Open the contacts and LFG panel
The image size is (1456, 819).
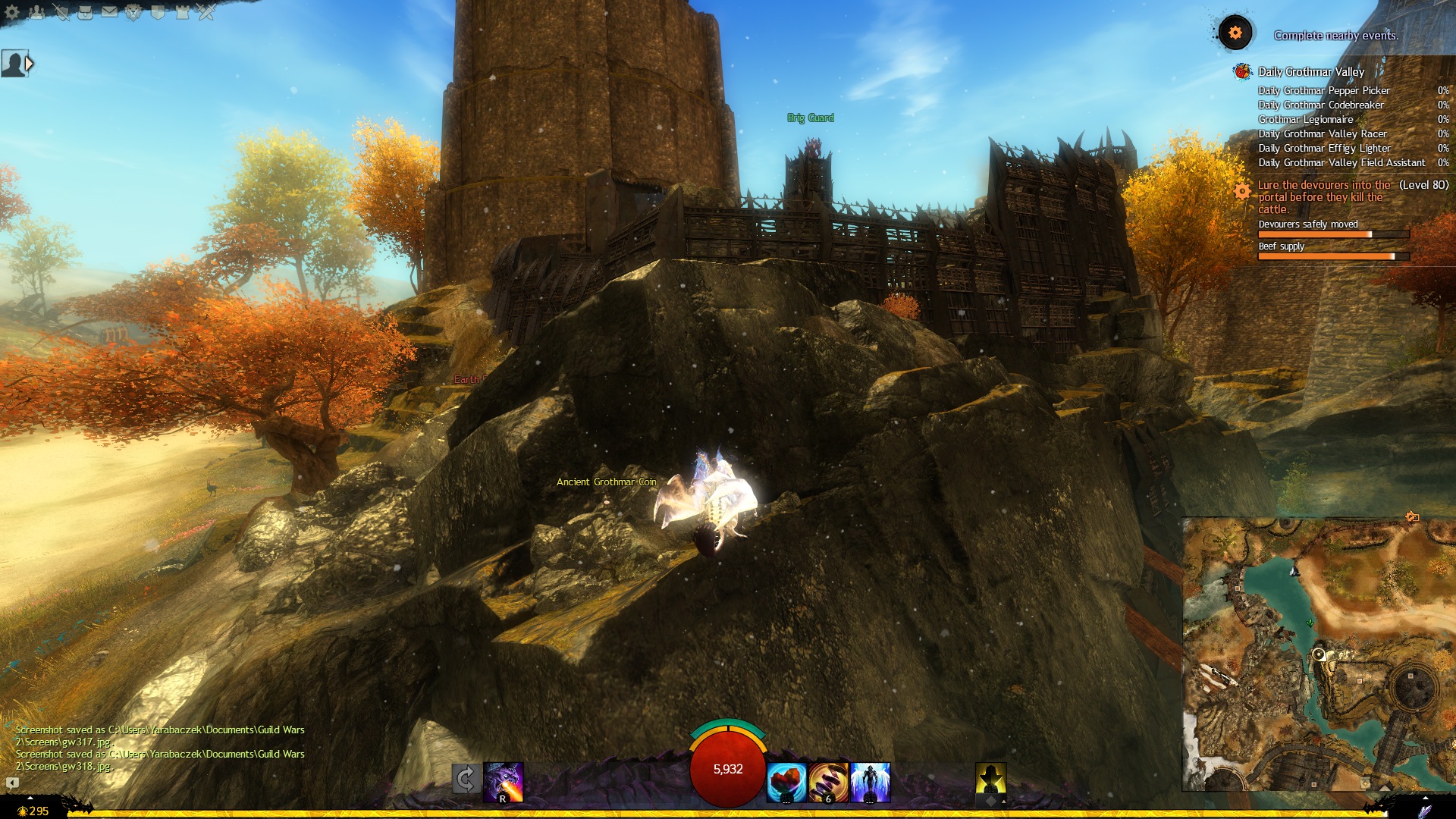(x=36, y=12)
